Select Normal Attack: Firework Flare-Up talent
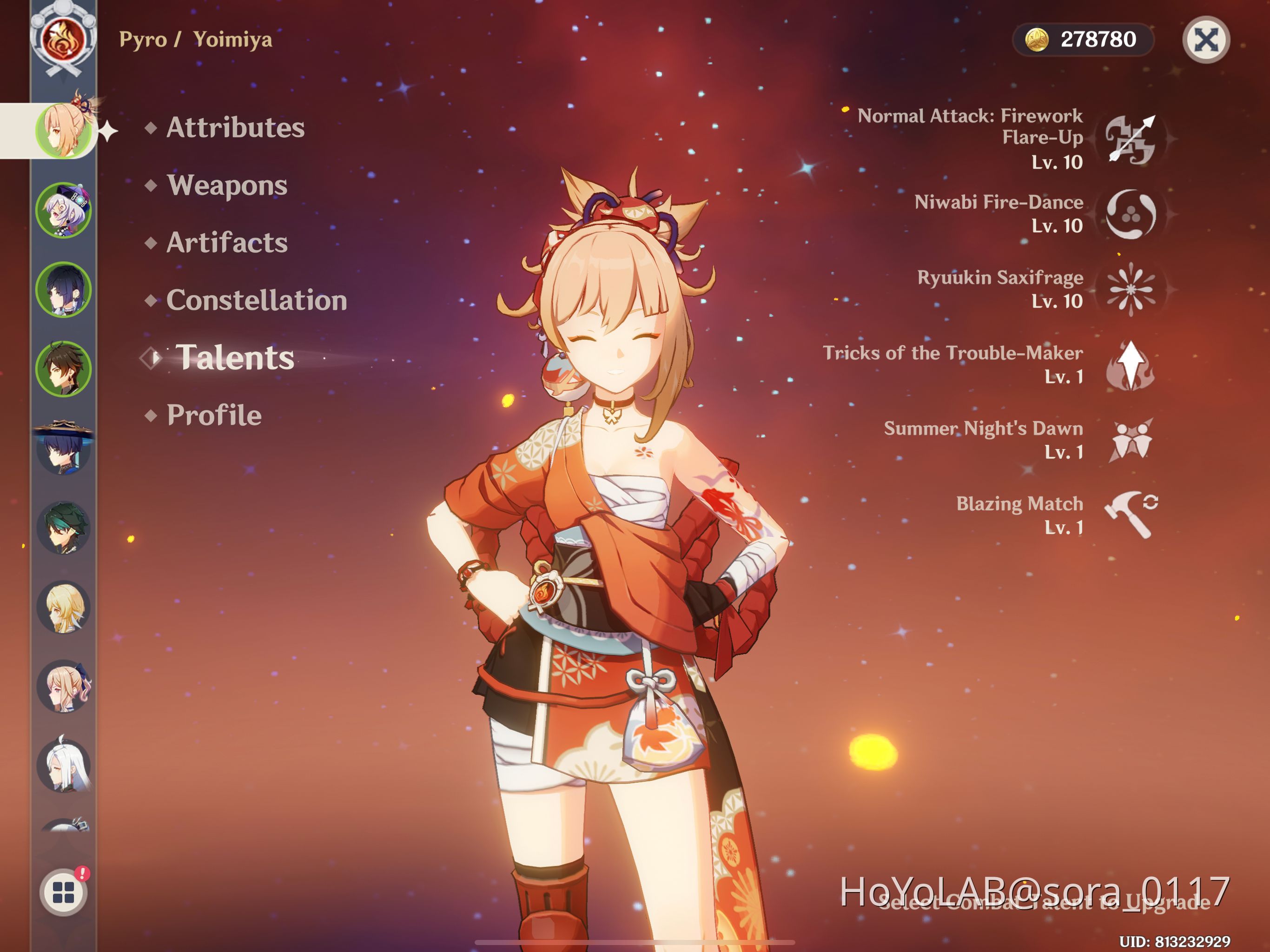Image resolution: width=1270 pixels, height=952 pixels. click(x=1130, y=139)
